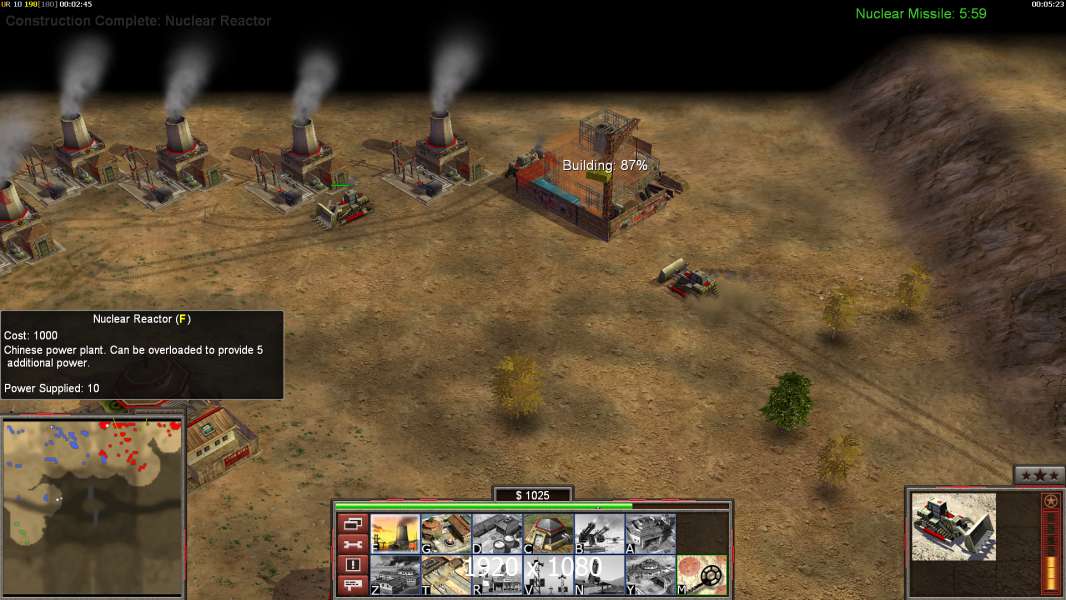The image size is (1066, 600).
Task: Click the red overlapping-windows button
Action: pos(352,524)
